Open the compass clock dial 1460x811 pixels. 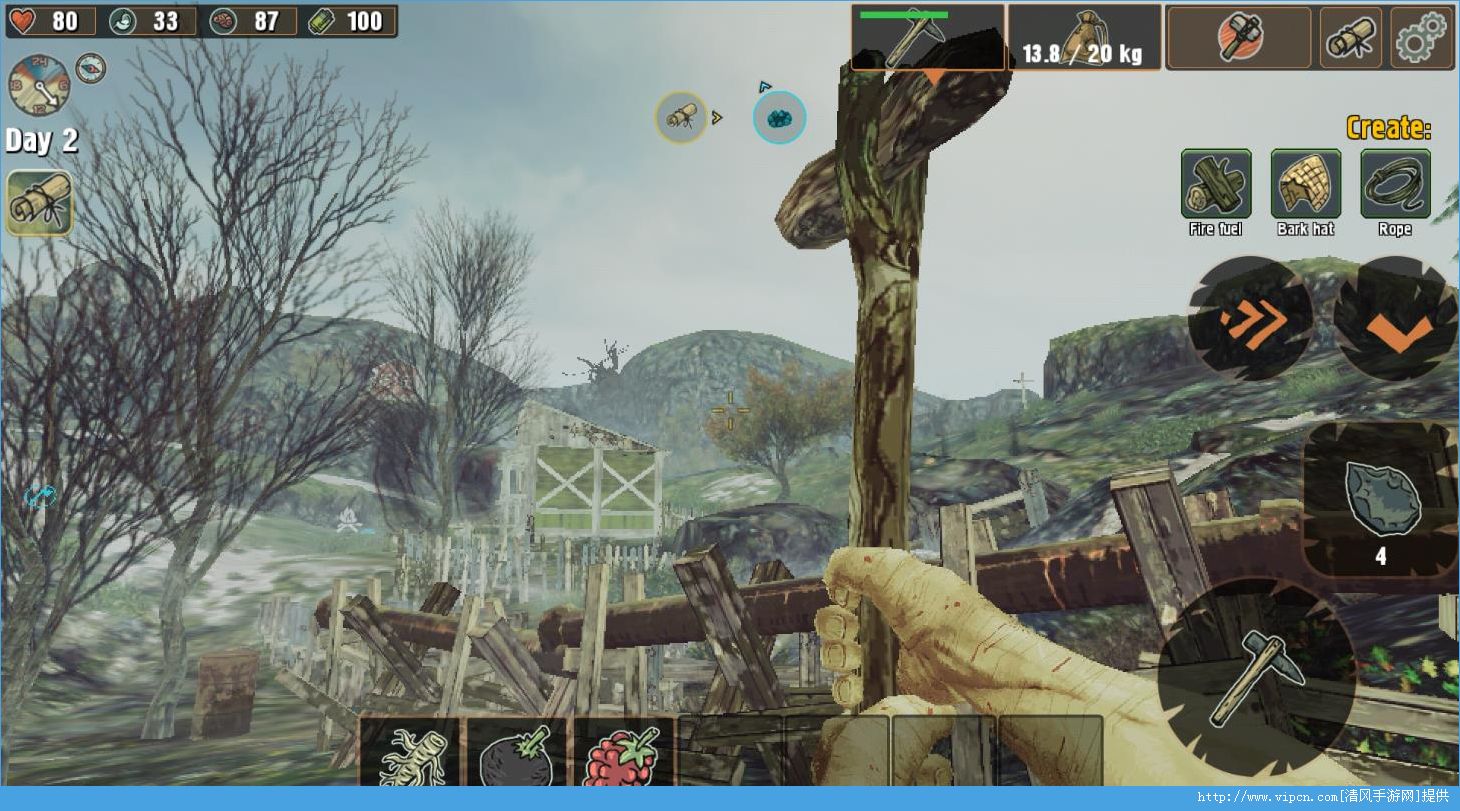click(x=39, y=85)
